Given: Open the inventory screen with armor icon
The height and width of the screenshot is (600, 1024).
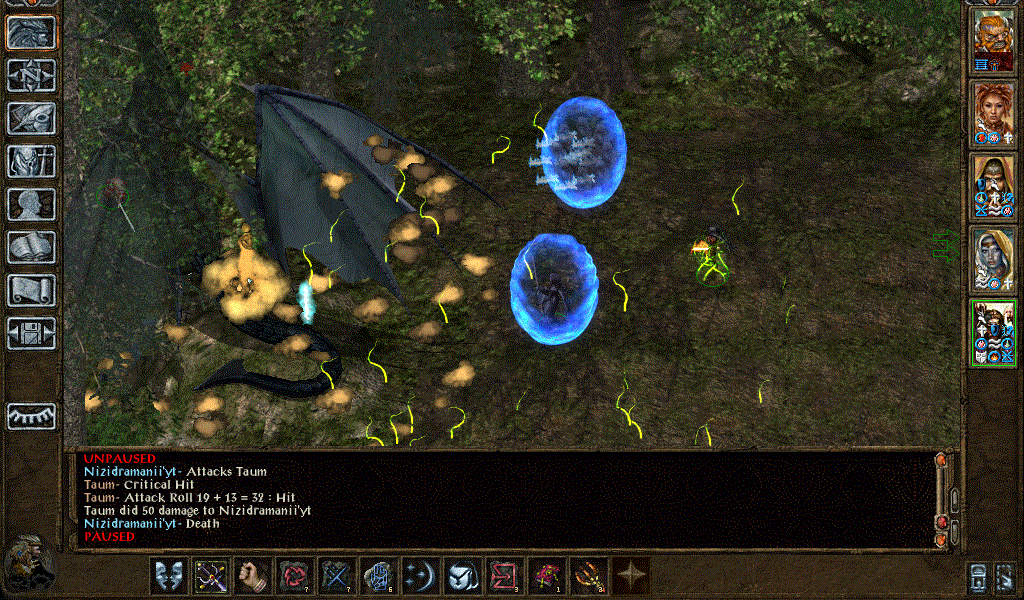Looking at the screenshot, I should pos(31,161).
